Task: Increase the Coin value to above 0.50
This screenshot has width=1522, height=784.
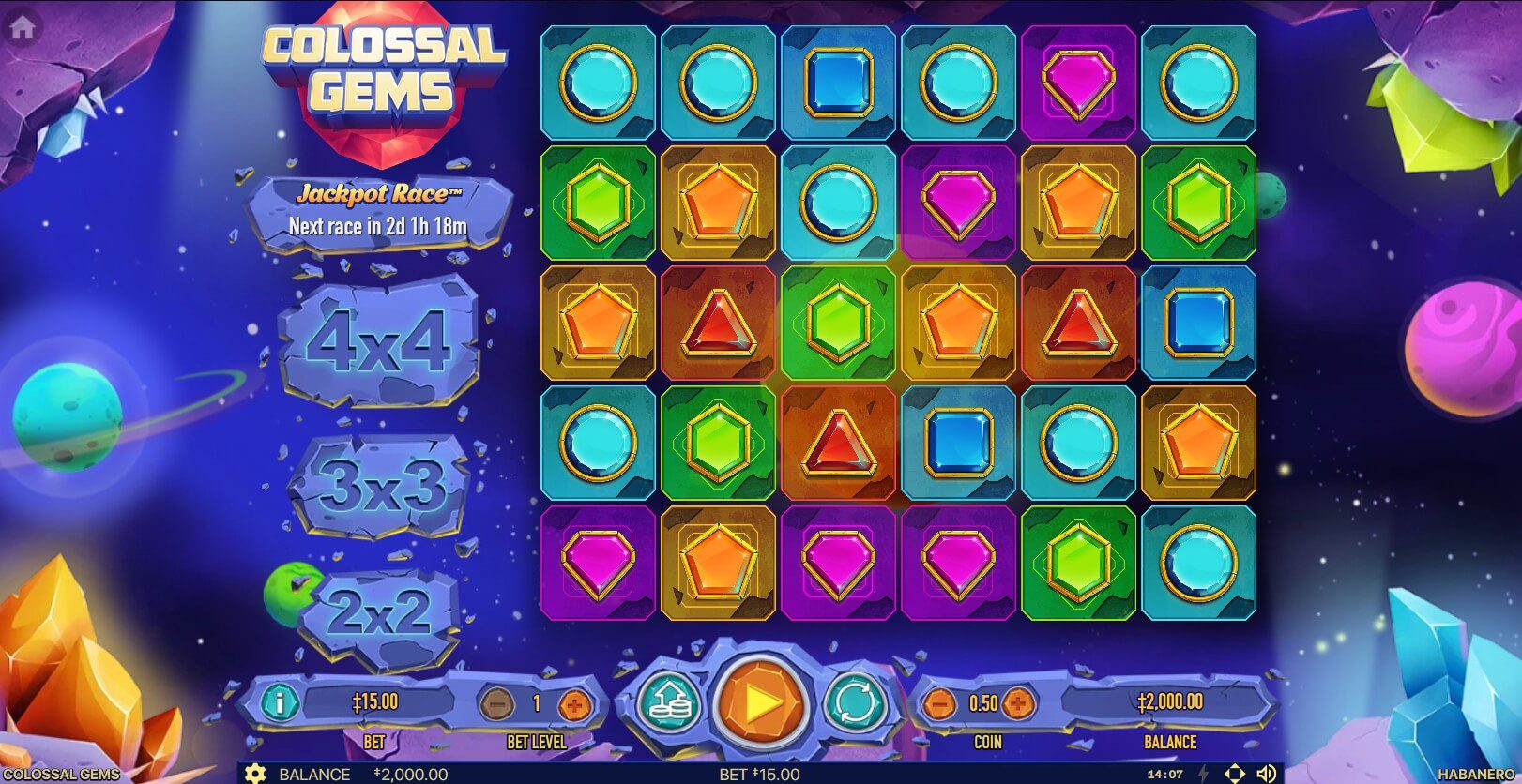Action: click(1016, 701)
